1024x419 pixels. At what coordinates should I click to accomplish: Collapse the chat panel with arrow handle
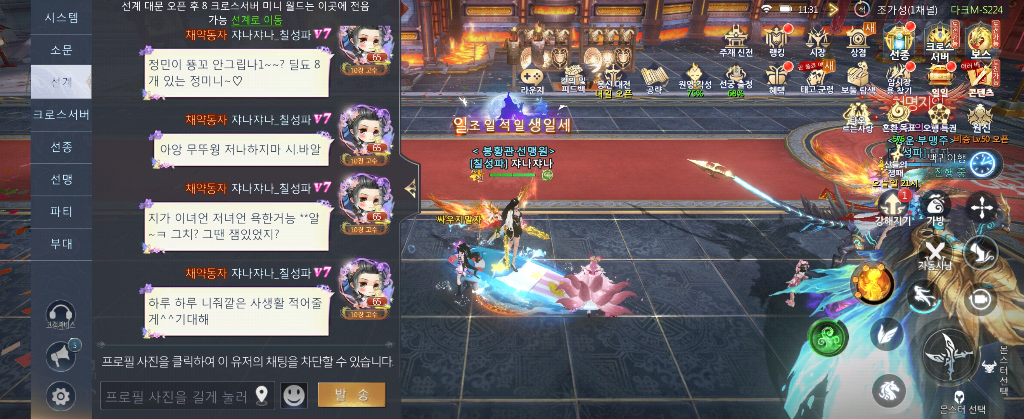410,187
